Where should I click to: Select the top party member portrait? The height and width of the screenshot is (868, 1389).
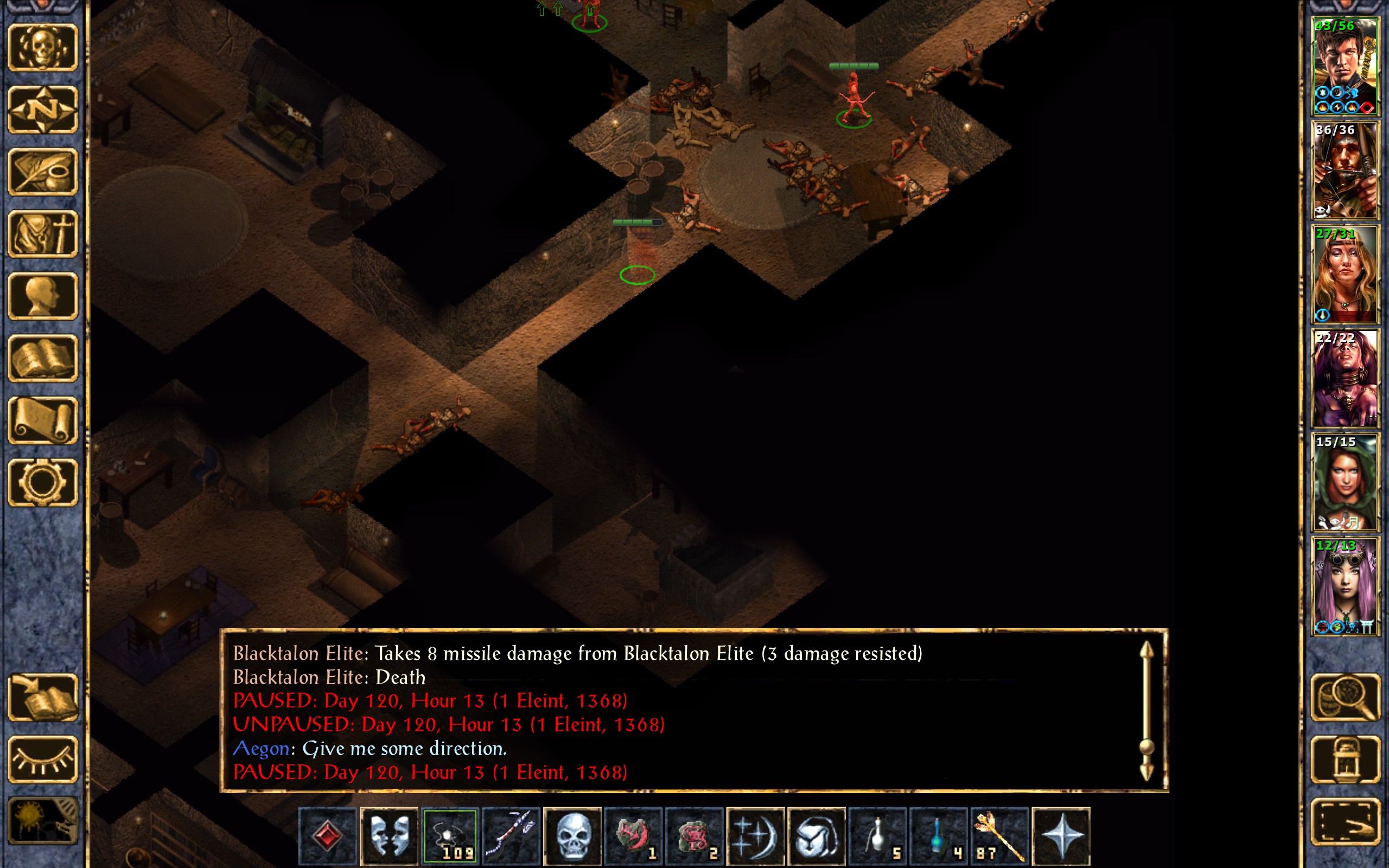click(1345, 67)
